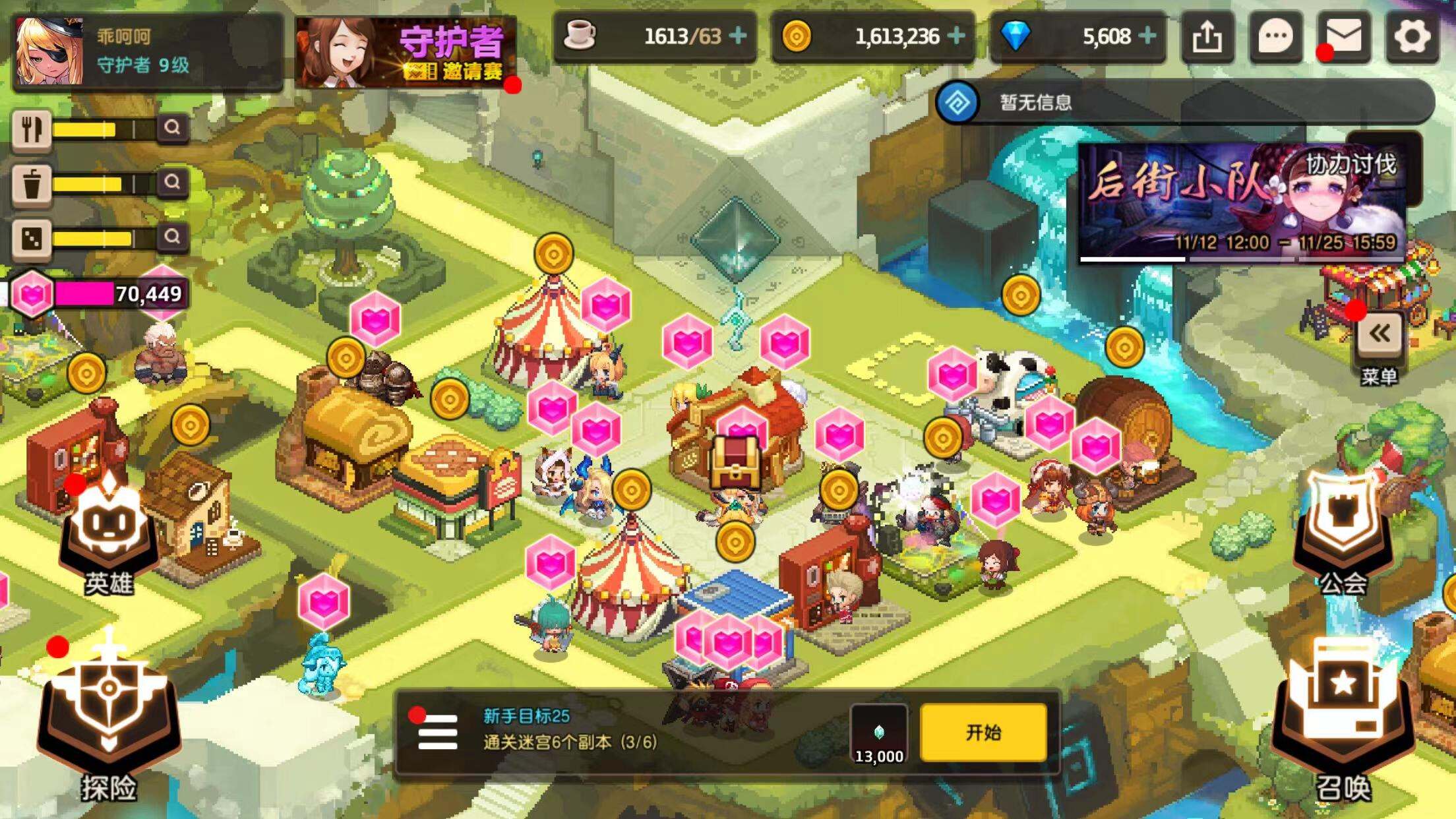Open the mail envelope icon
Image resolution: width=1456 pixels, height=819 pixels.
[1345, 38]
